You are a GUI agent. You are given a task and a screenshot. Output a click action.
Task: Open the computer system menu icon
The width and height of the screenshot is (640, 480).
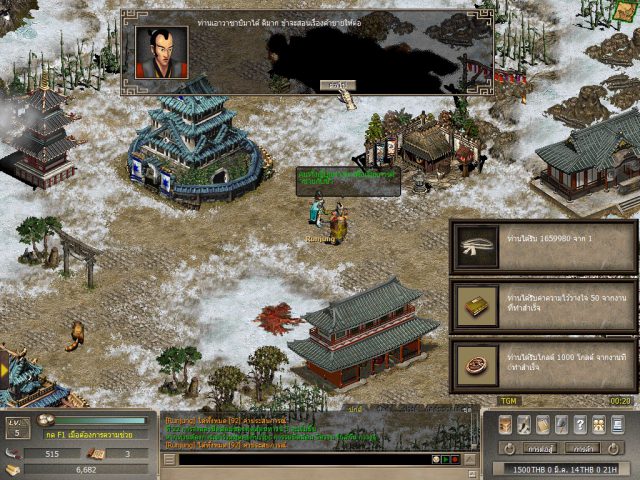coord(618,424)
